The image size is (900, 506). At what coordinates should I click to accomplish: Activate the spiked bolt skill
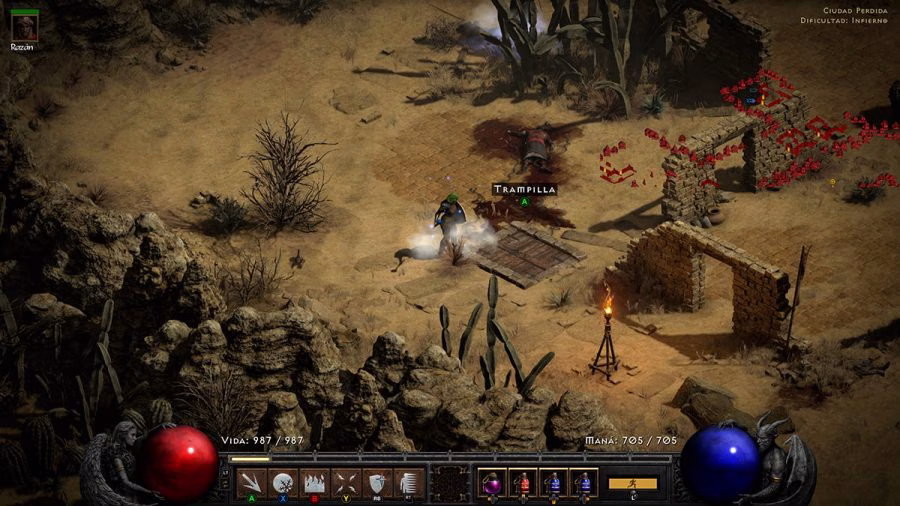[x=251, y=483]
